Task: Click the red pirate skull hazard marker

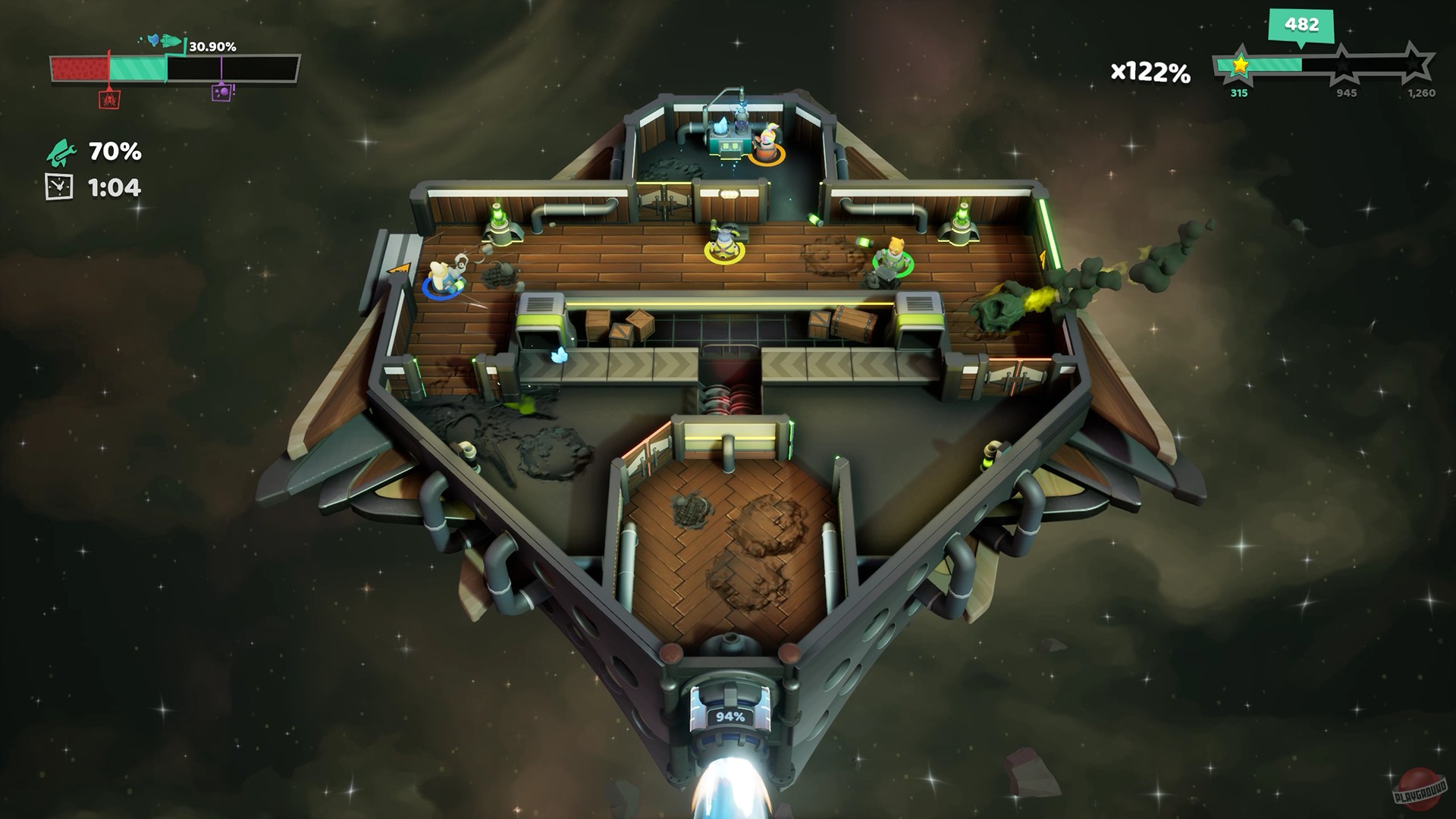Action: click(x=109, y=100)
